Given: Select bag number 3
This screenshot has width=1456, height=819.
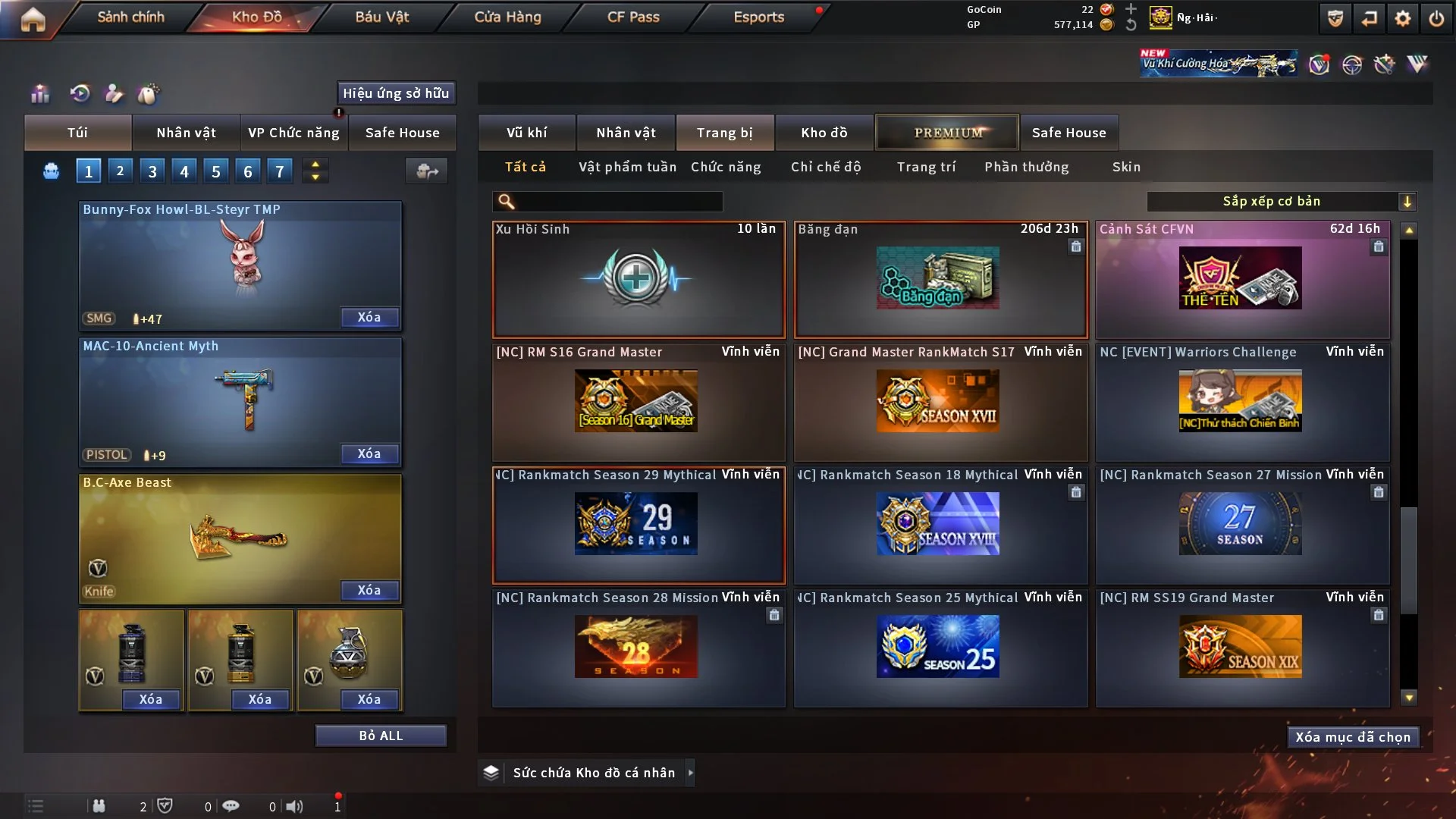Looking at the screenshot, I should coord(152,171).
